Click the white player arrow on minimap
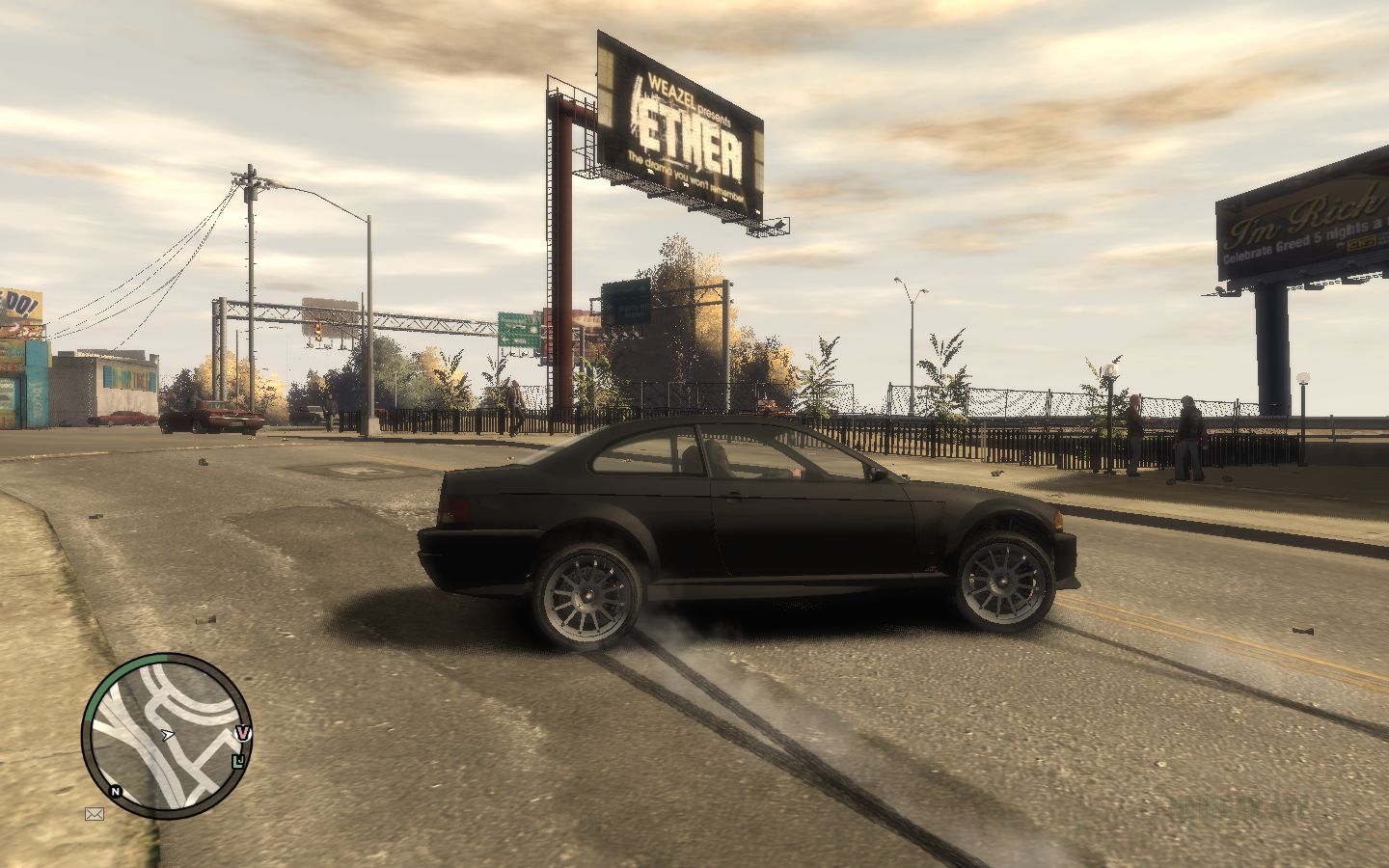The image size is (1389, 868). coord(168,735)
